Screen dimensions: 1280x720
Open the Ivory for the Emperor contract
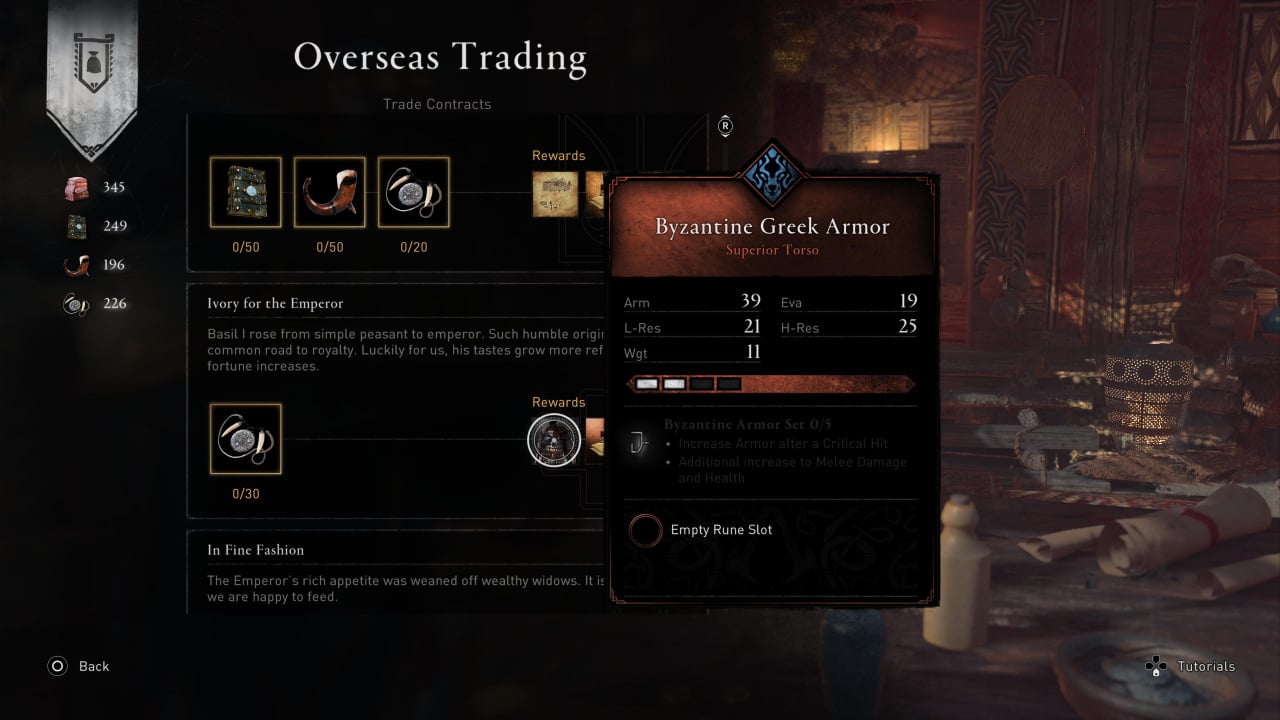(275, 303)
